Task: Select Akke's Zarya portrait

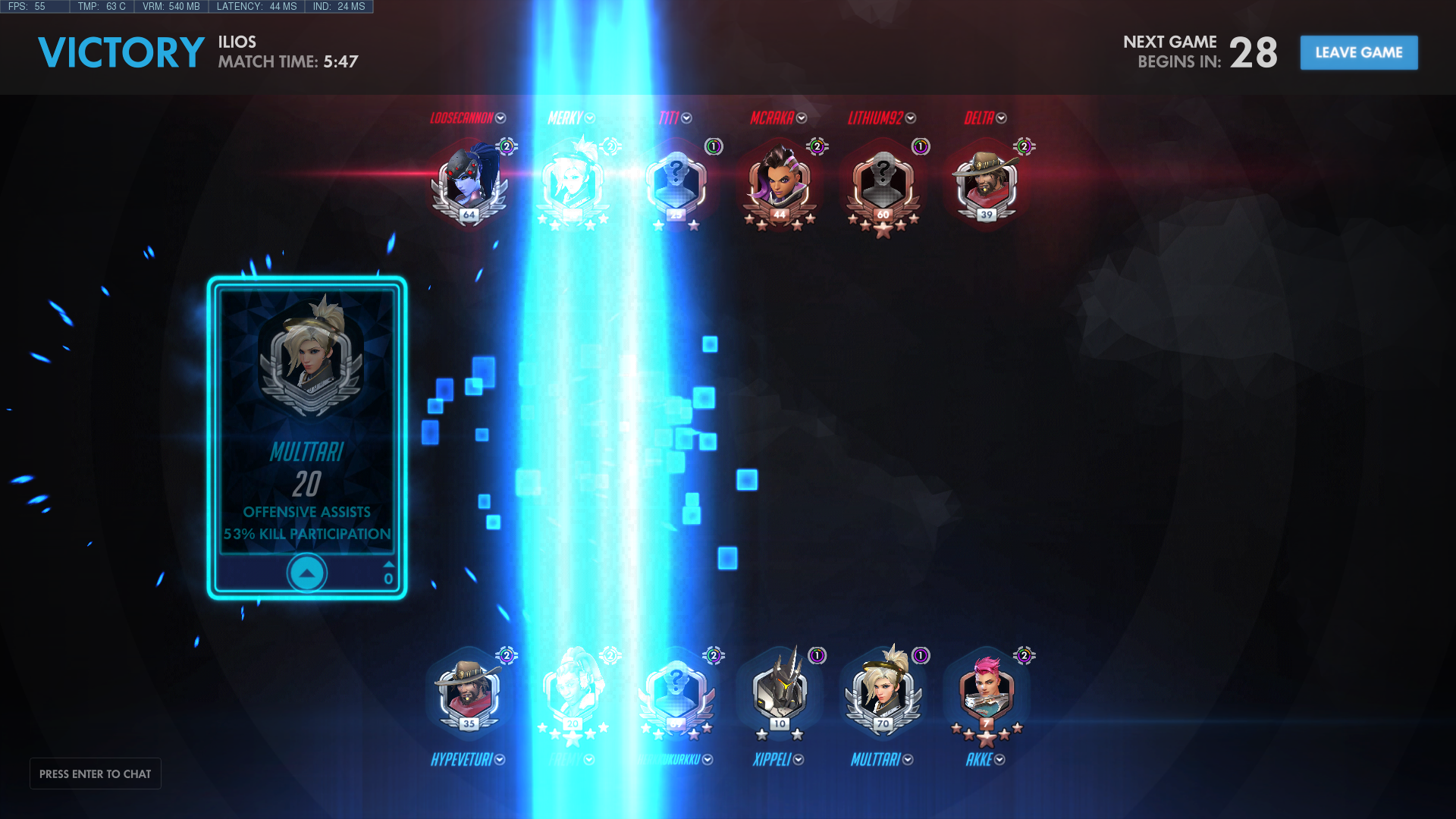Action: coord(986,692)
